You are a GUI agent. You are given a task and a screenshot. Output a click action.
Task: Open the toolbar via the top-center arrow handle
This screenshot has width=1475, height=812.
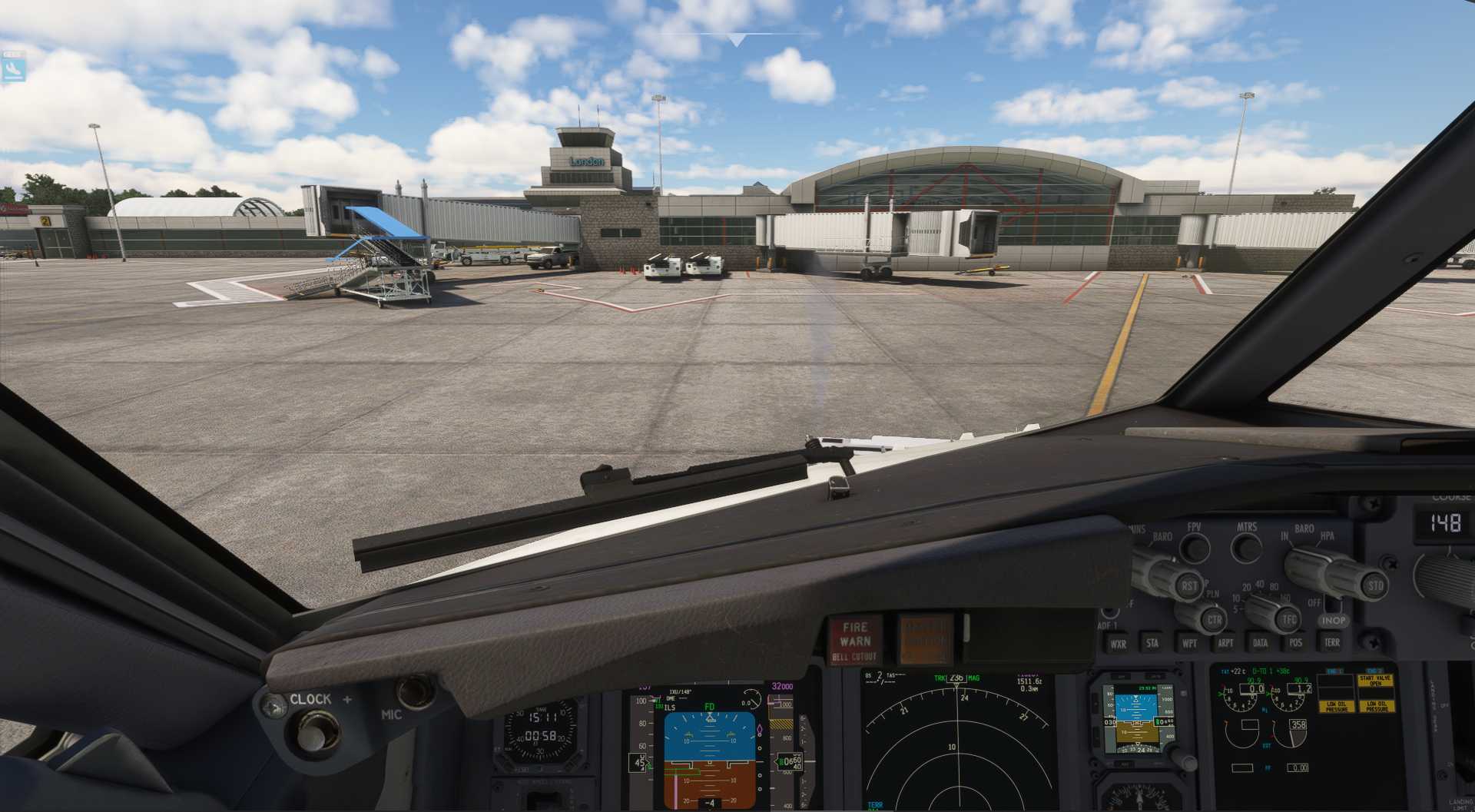[x=737, y=40]
